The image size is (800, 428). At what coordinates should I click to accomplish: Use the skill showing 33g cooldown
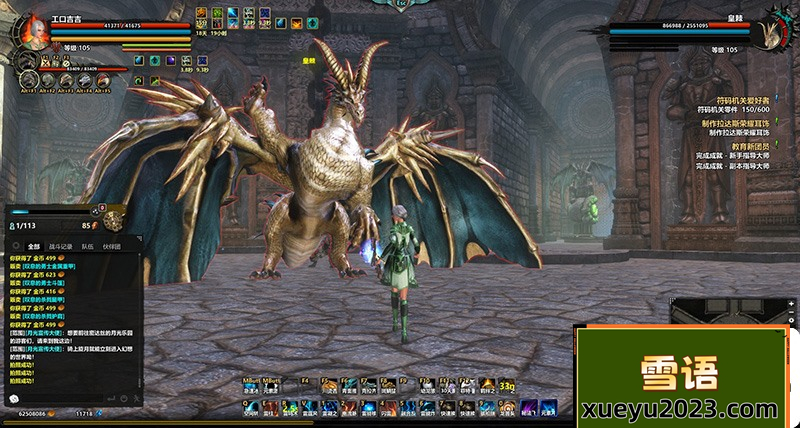[507, 385]
